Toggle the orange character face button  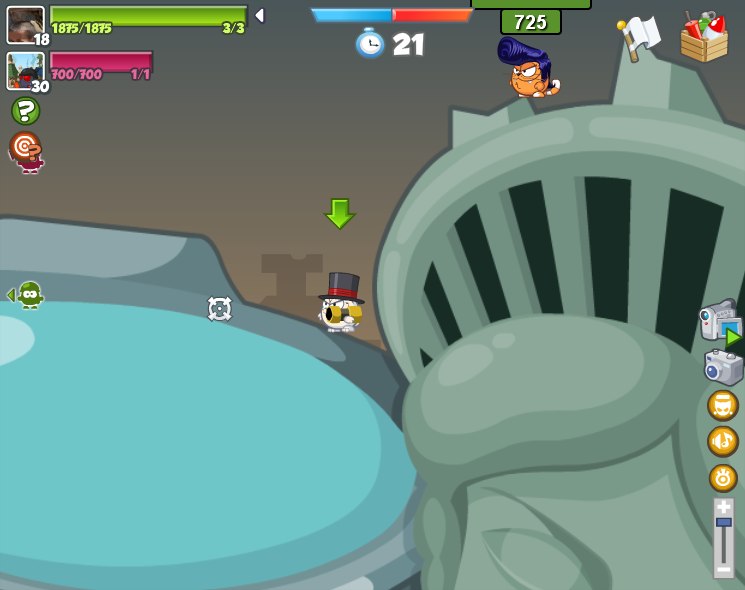(722, 405)
